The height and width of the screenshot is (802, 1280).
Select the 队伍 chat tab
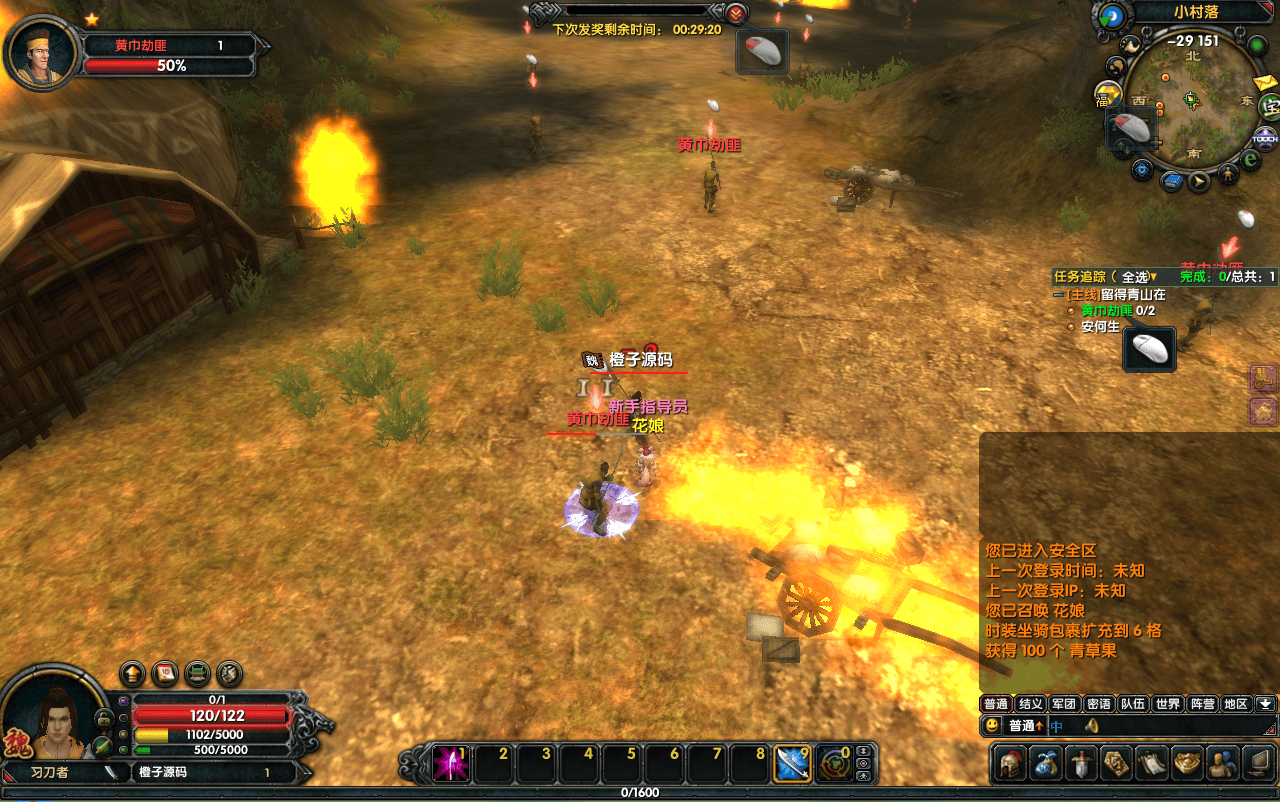[x=1133, y=704]
